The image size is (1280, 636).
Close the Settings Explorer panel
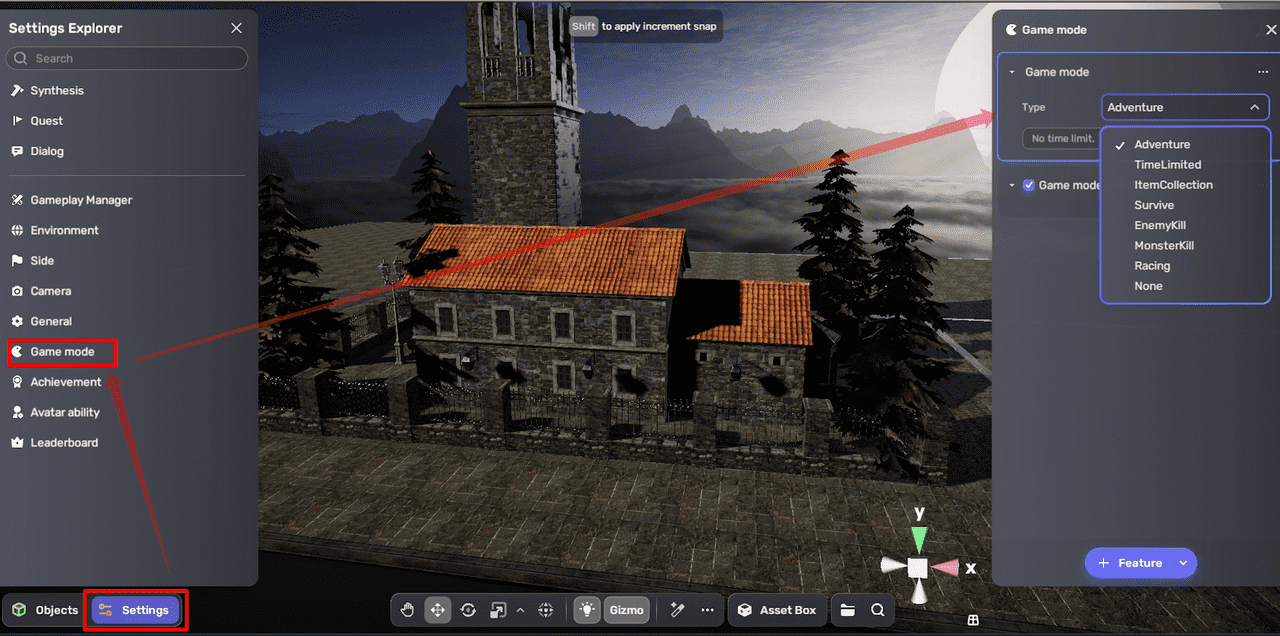pos(236,28)
